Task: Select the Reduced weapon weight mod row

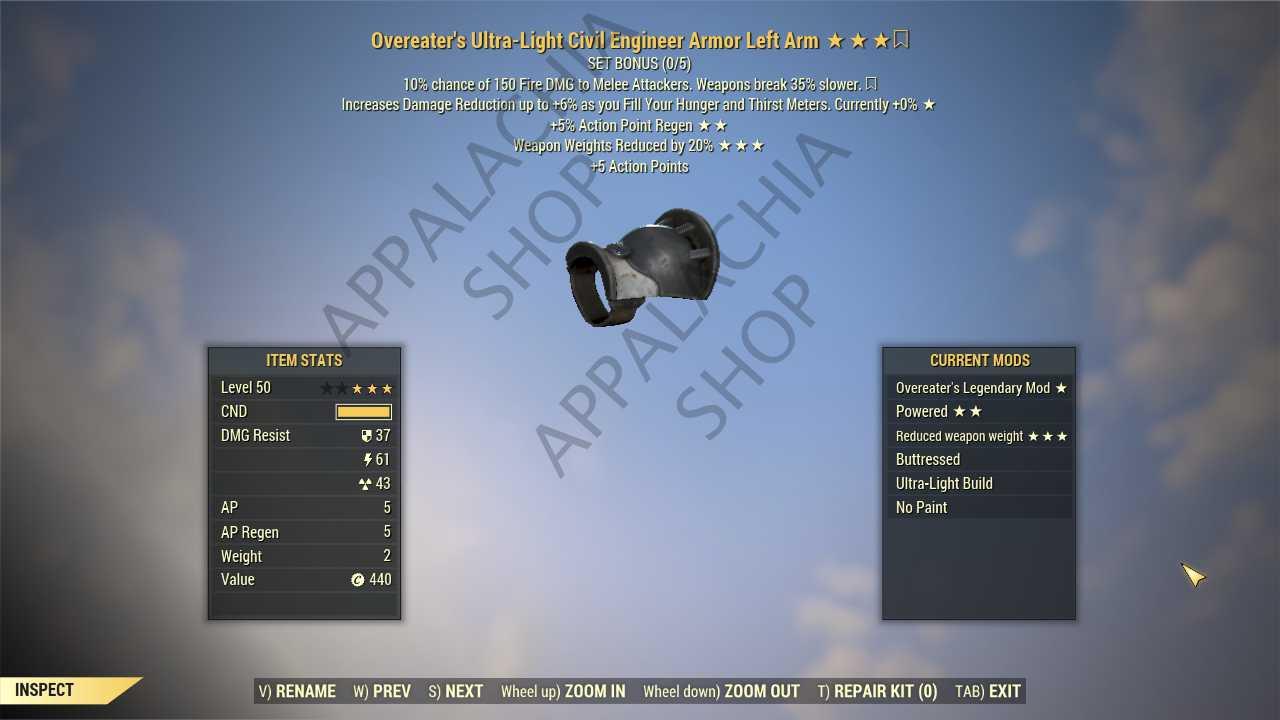Action: pyautogui.click(x=979, y=436)
